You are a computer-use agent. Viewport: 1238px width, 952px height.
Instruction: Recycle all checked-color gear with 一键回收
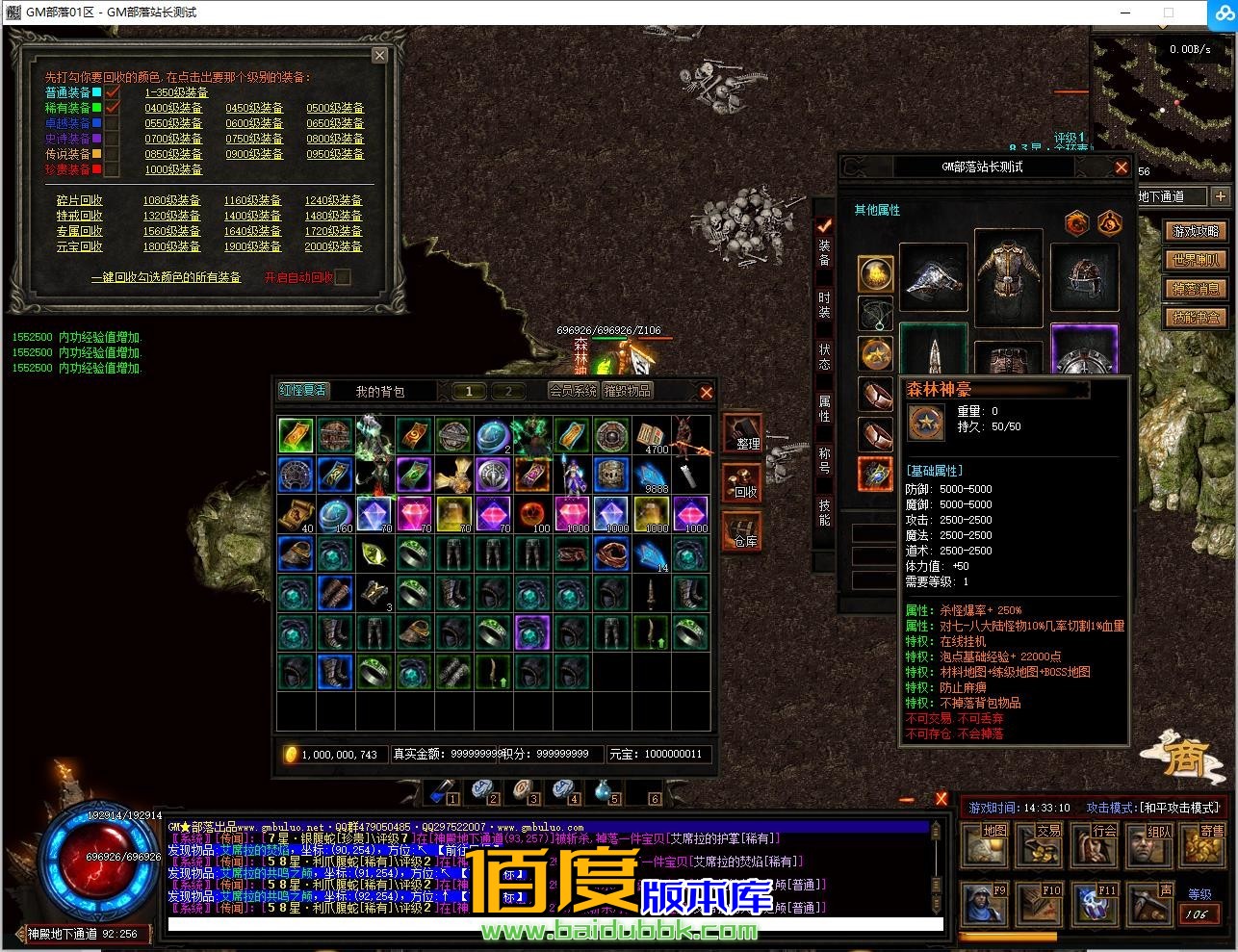tap(166, 277)
